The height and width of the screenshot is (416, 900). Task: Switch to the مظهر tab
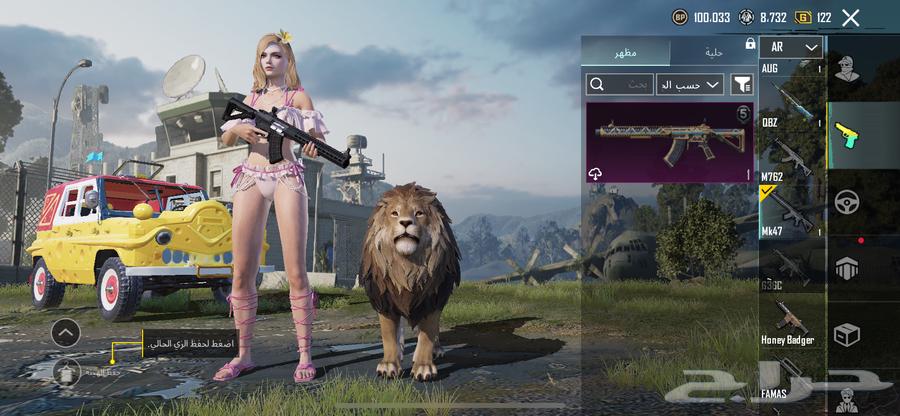(627, 51)
